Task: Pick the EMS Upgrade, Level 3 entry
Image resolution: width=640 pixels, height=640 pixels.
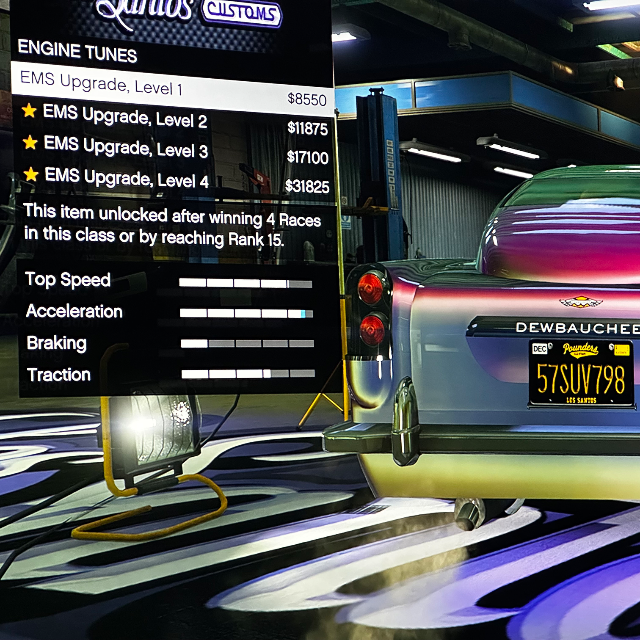Action: [x=172, y=152]
